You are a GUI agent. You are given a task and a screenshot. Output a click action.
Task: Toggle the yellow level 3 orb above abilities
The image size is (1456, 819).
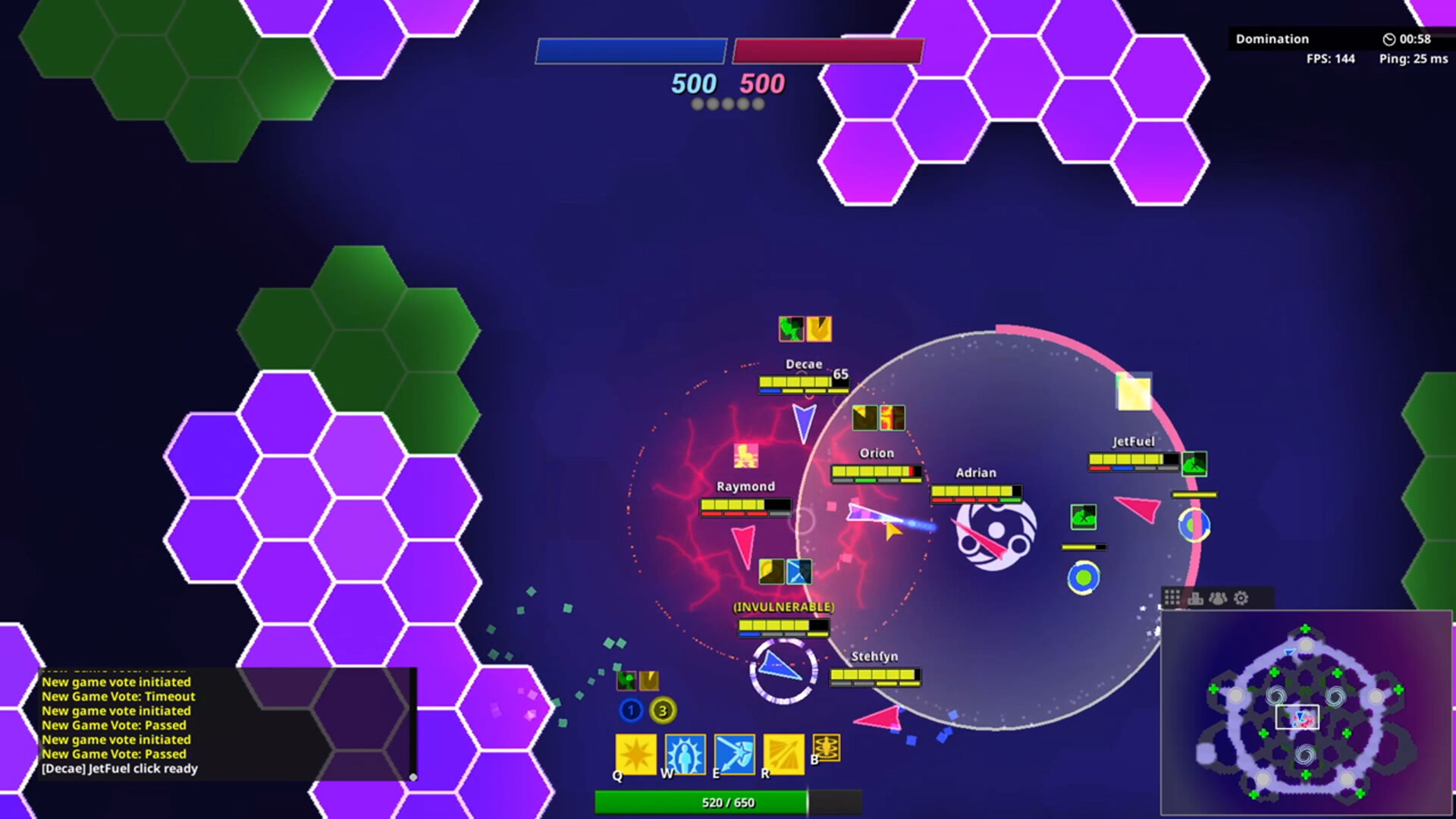(x=661, y=711)
